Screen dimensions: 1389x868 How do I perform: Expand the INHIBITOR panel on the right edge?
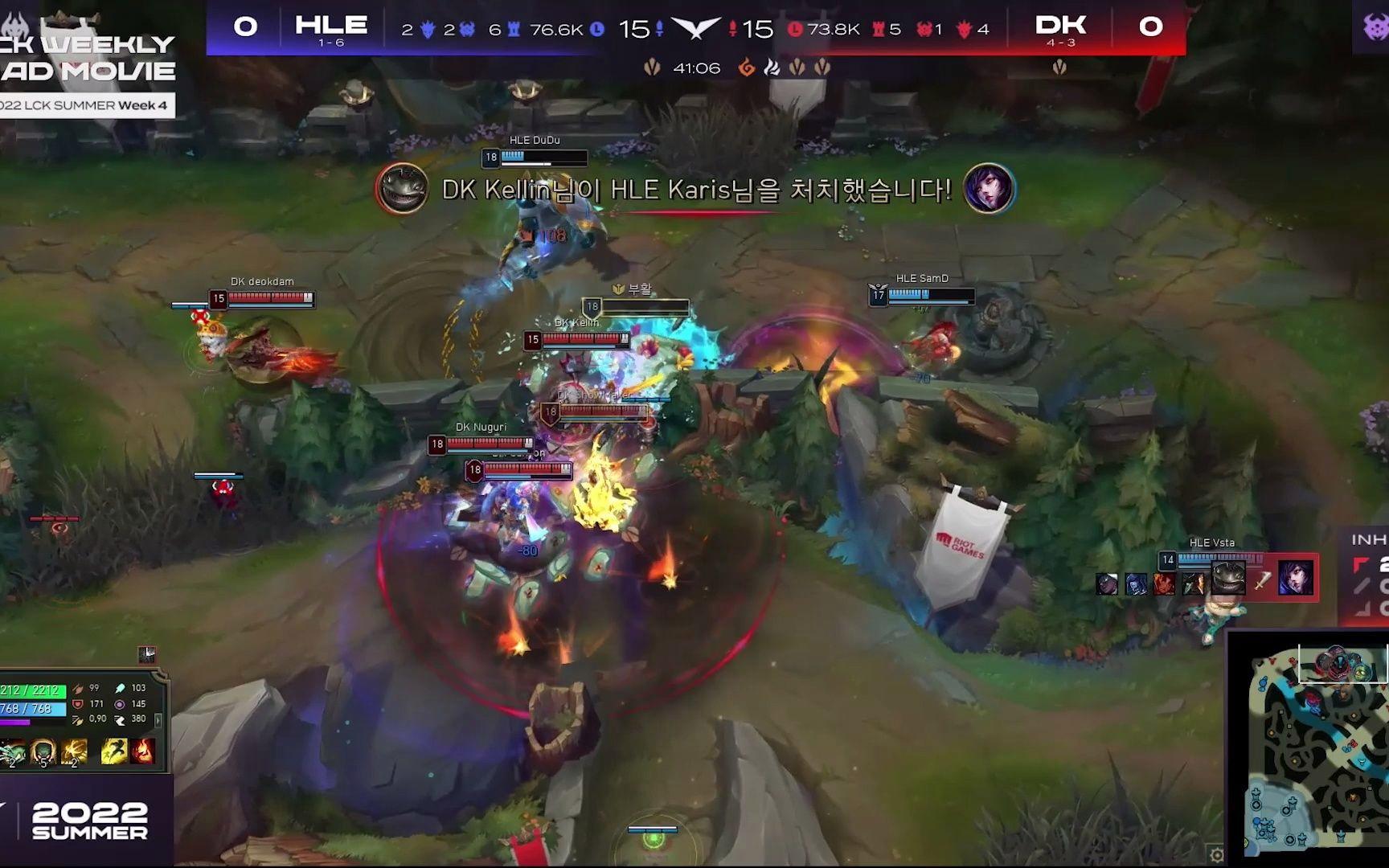[1366, 563]
